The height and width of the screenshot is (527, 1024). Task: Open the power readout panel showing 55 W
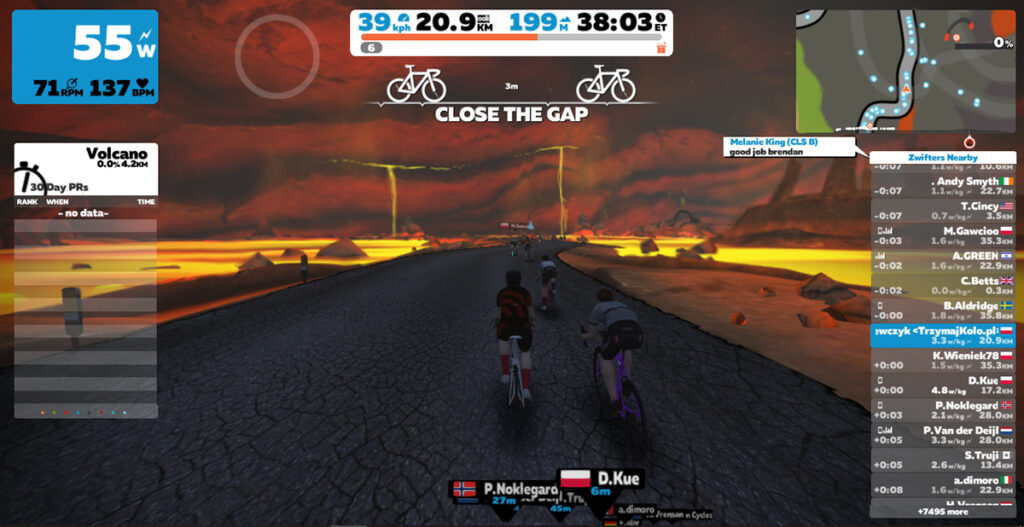coord(85,57)
